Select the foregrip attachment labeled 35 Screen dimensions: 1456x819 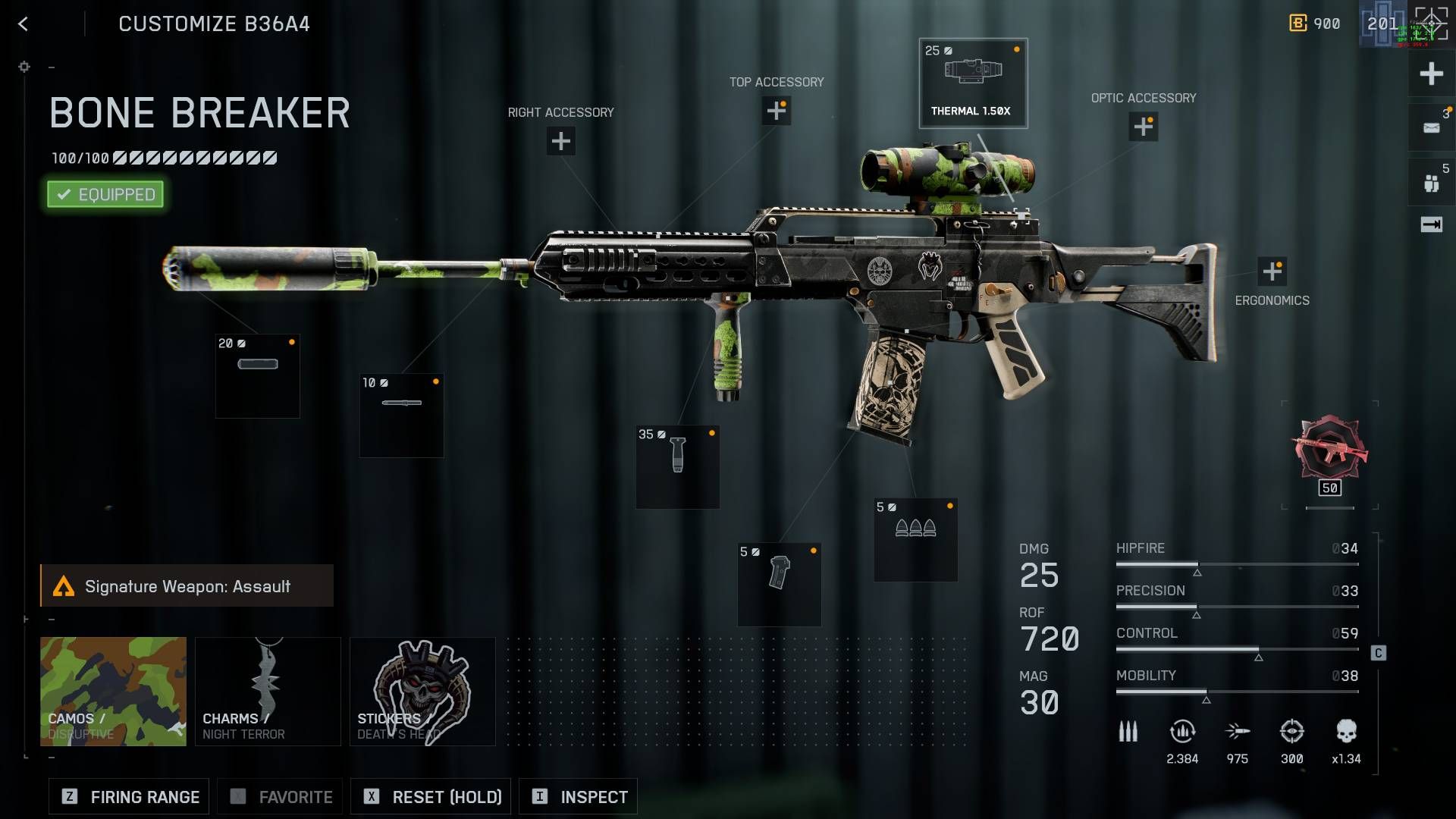click(677, 466)
